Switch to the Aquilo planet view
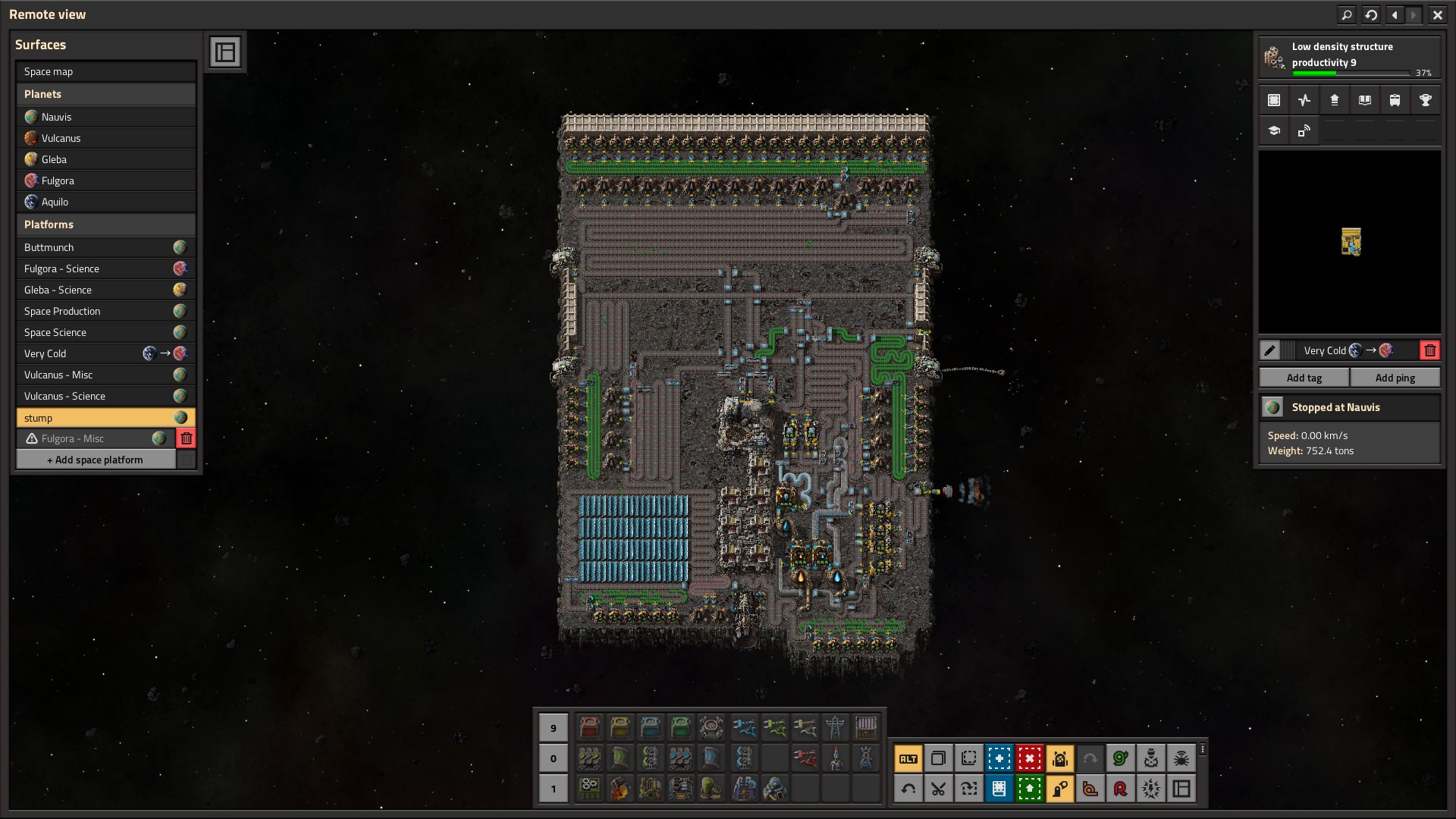The width and height of the screenshot is (1456, 819). [105, 202]
